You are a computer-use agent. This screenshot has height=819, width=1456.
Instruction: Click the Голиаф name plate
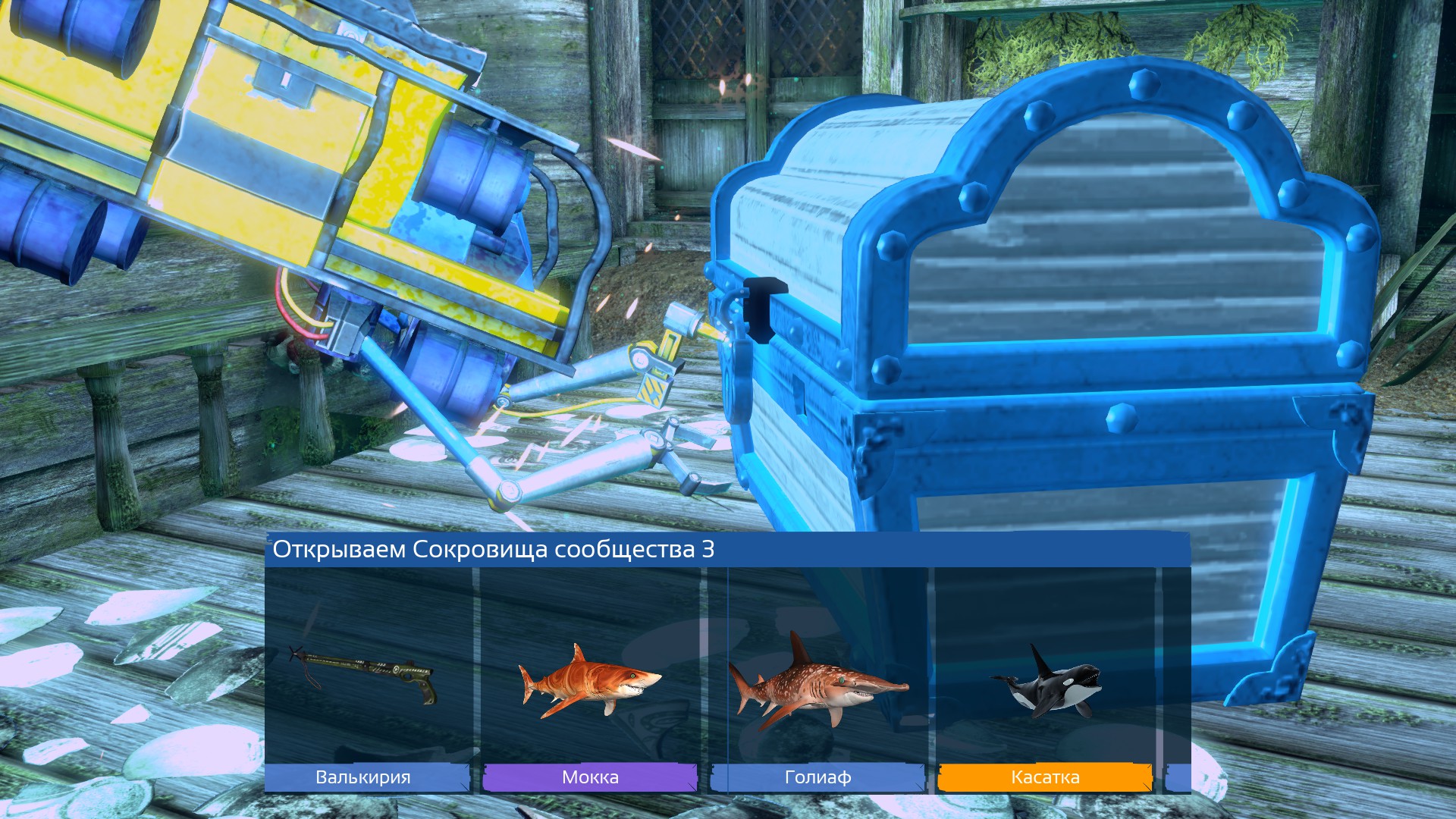(817, 777)
